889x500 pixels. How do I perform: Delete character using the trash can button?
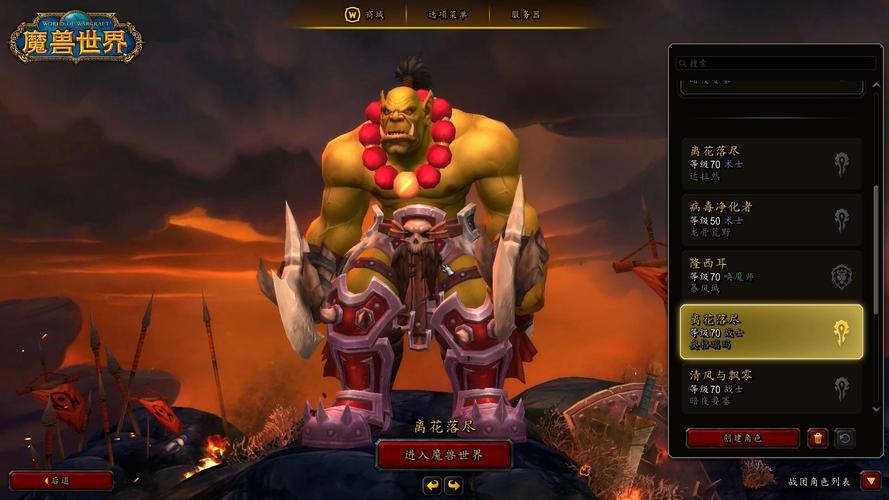coord(818,438)
